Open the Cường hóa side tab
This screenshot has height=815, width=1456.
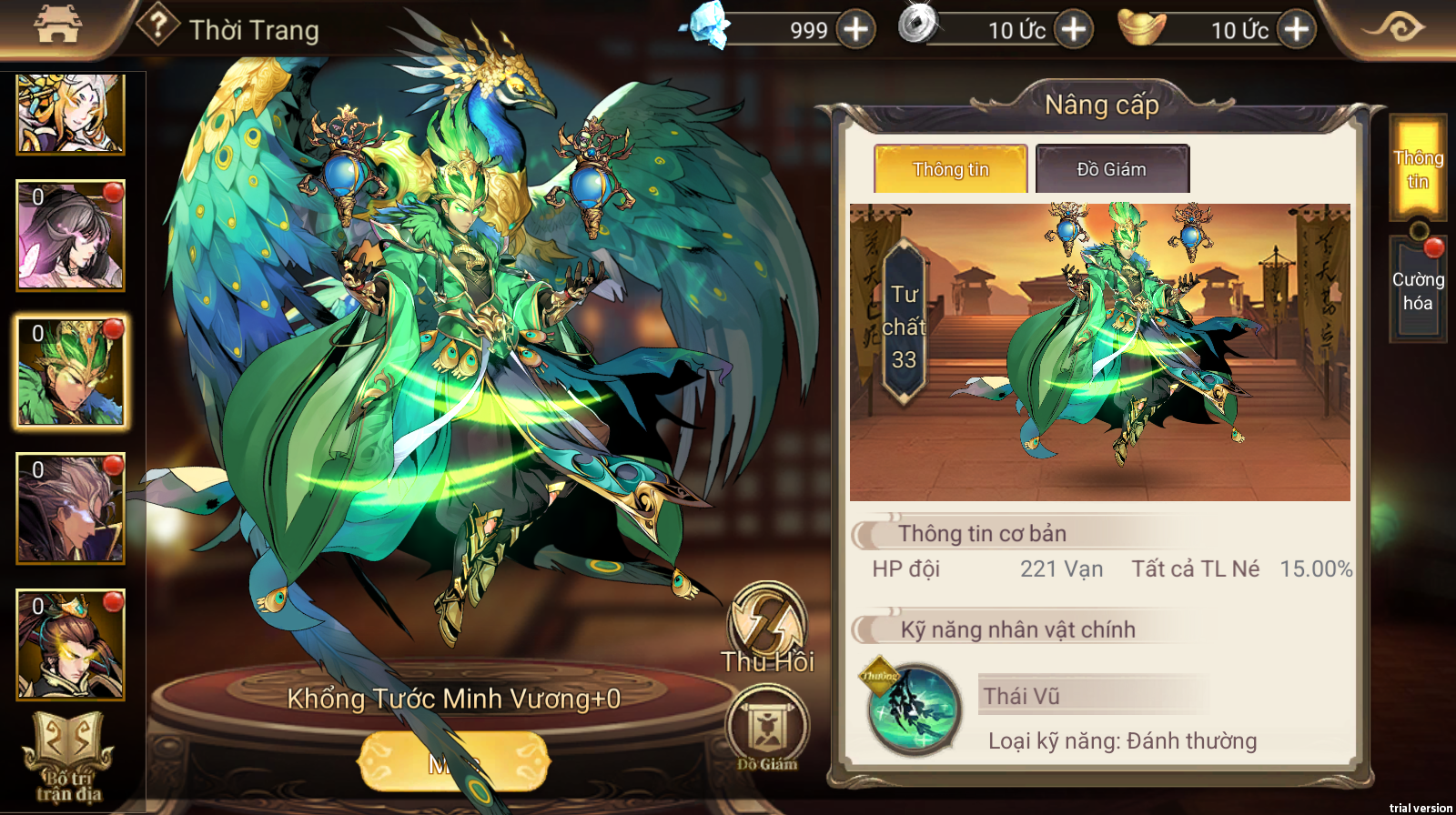(1417, 291)
